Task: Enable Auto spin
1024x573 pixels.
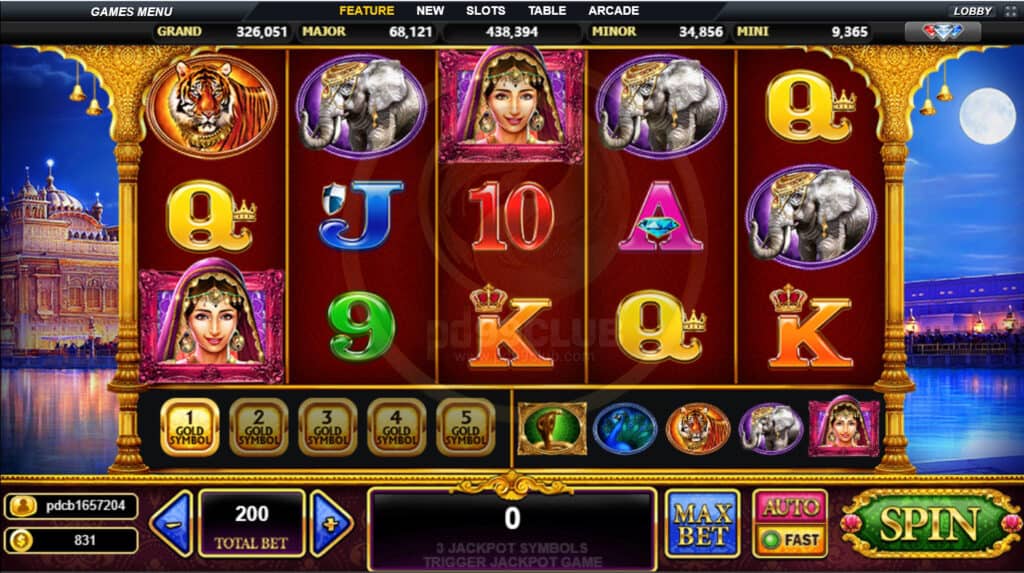Action: coord(790,506)
